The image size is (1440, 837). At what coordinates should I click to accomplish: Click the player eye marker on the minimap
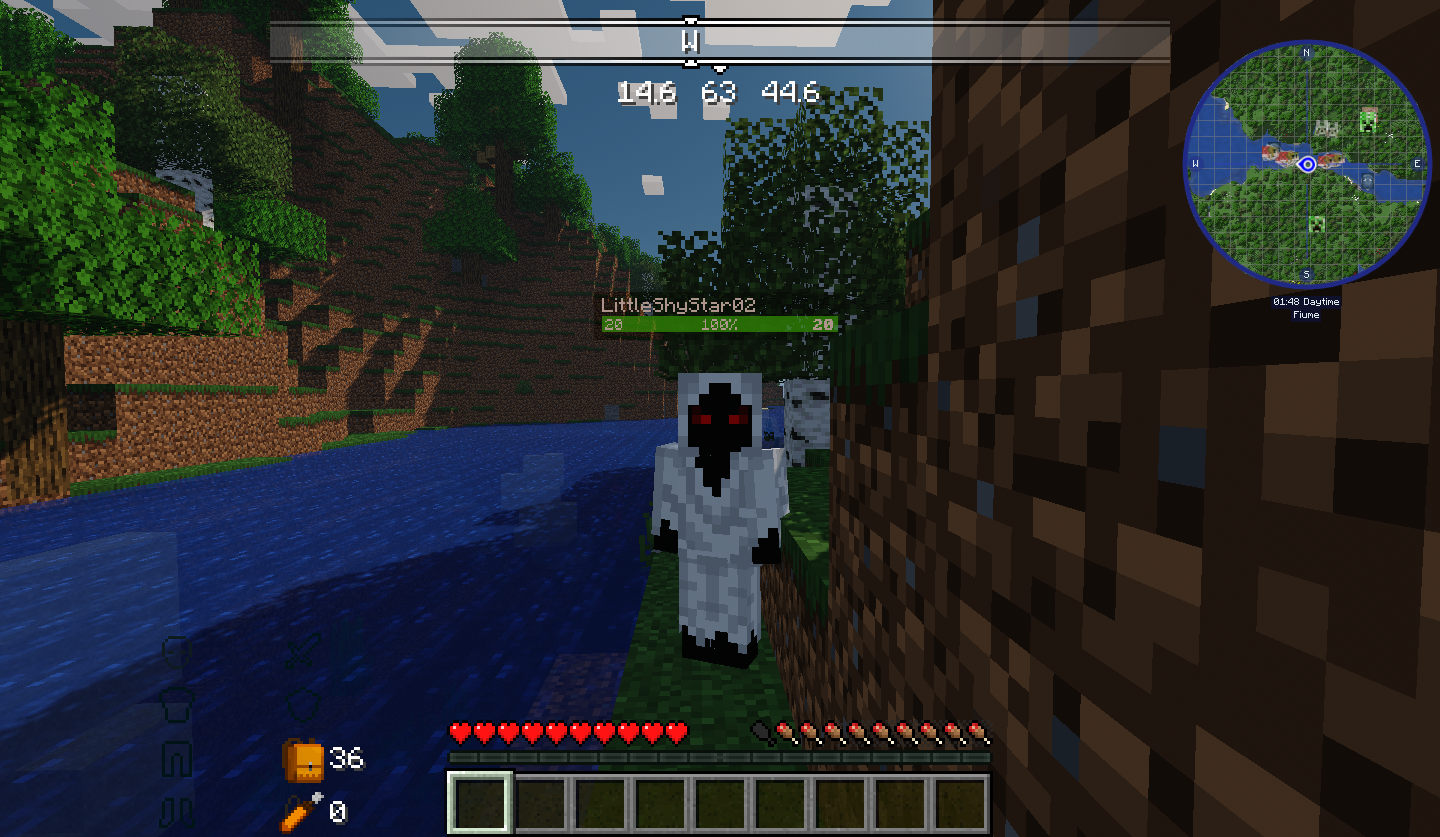pyautogui.click(x=1307, y=164)
